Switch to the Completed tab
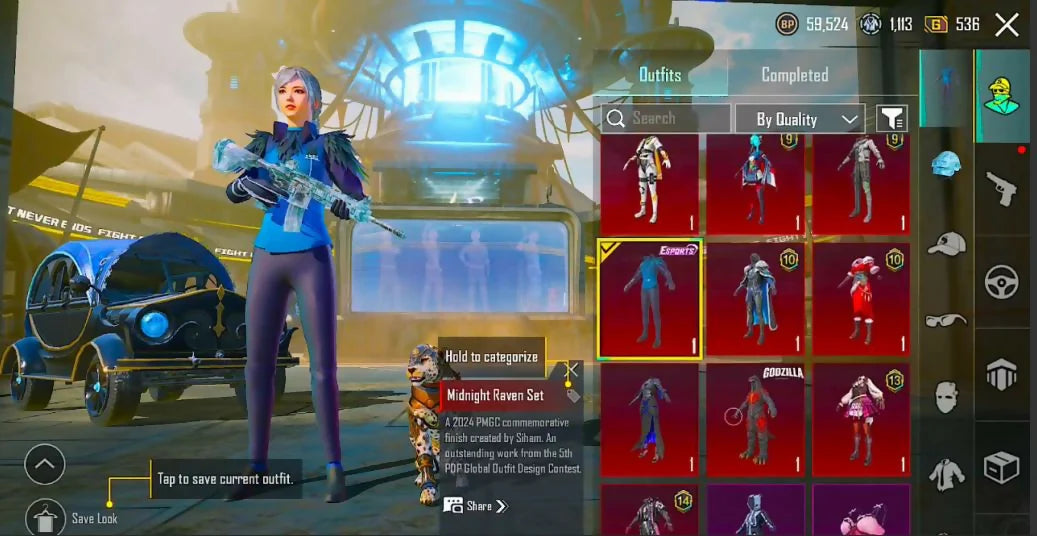This screenshot has width=1037, height=536. [794, 75]
